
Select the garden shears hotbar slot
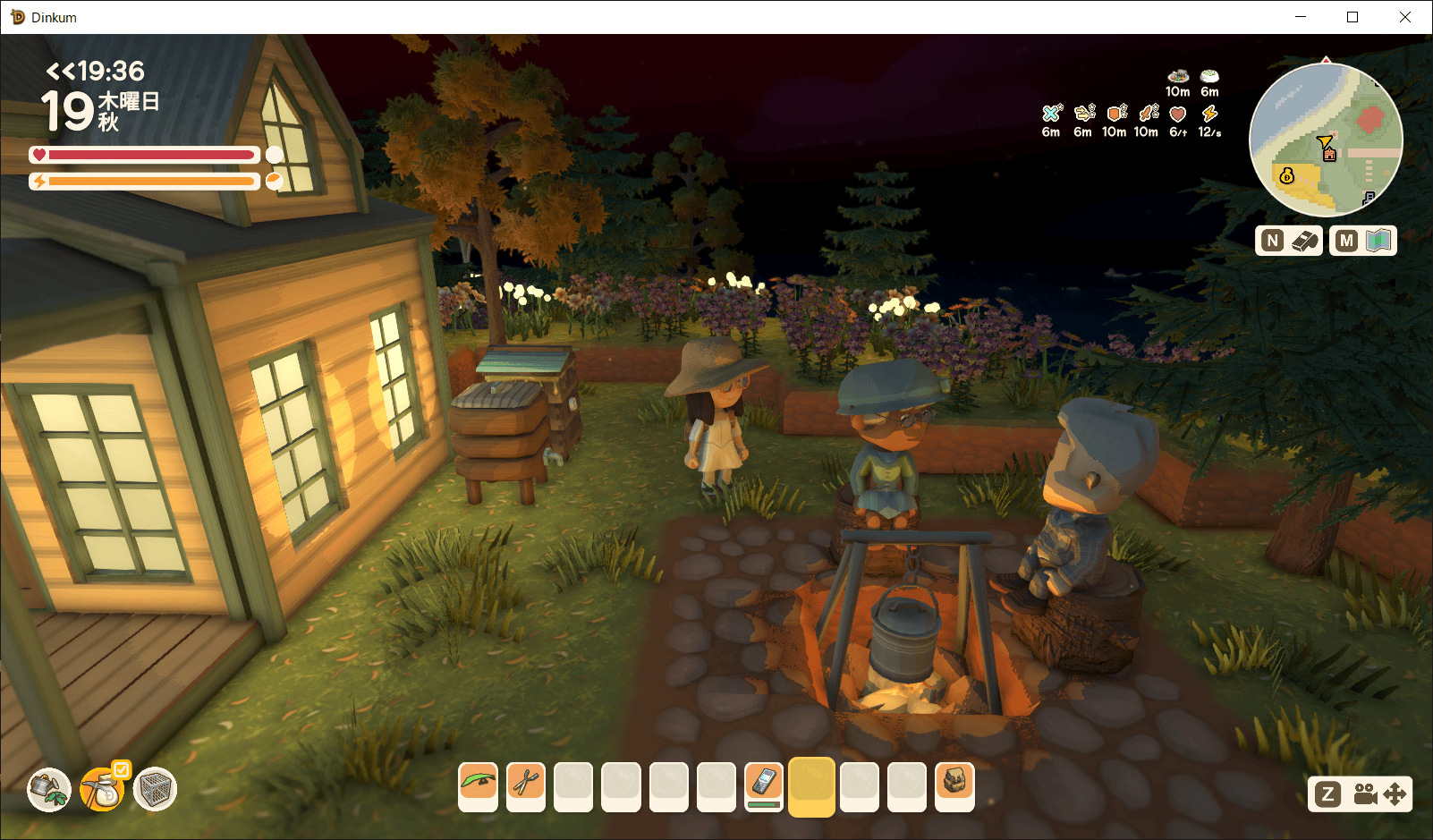point(526,785)
